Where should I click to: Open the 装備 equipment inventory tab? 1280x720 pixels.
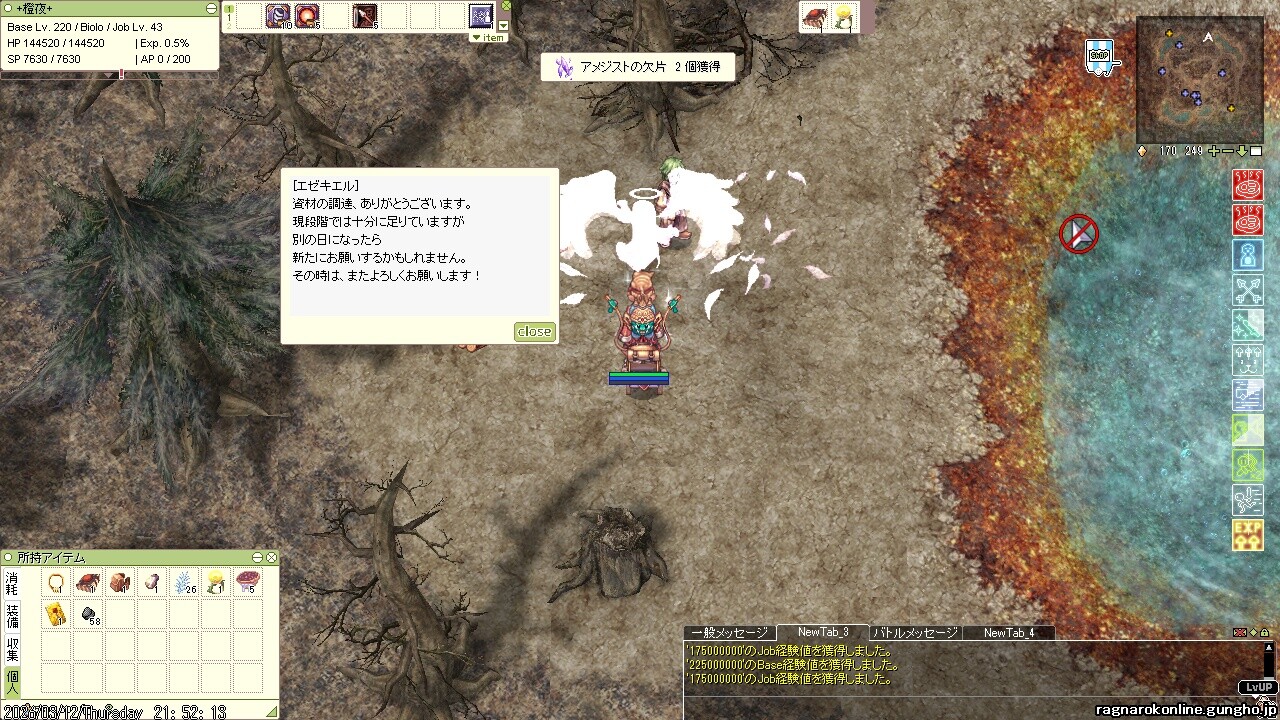pos(12,616)
